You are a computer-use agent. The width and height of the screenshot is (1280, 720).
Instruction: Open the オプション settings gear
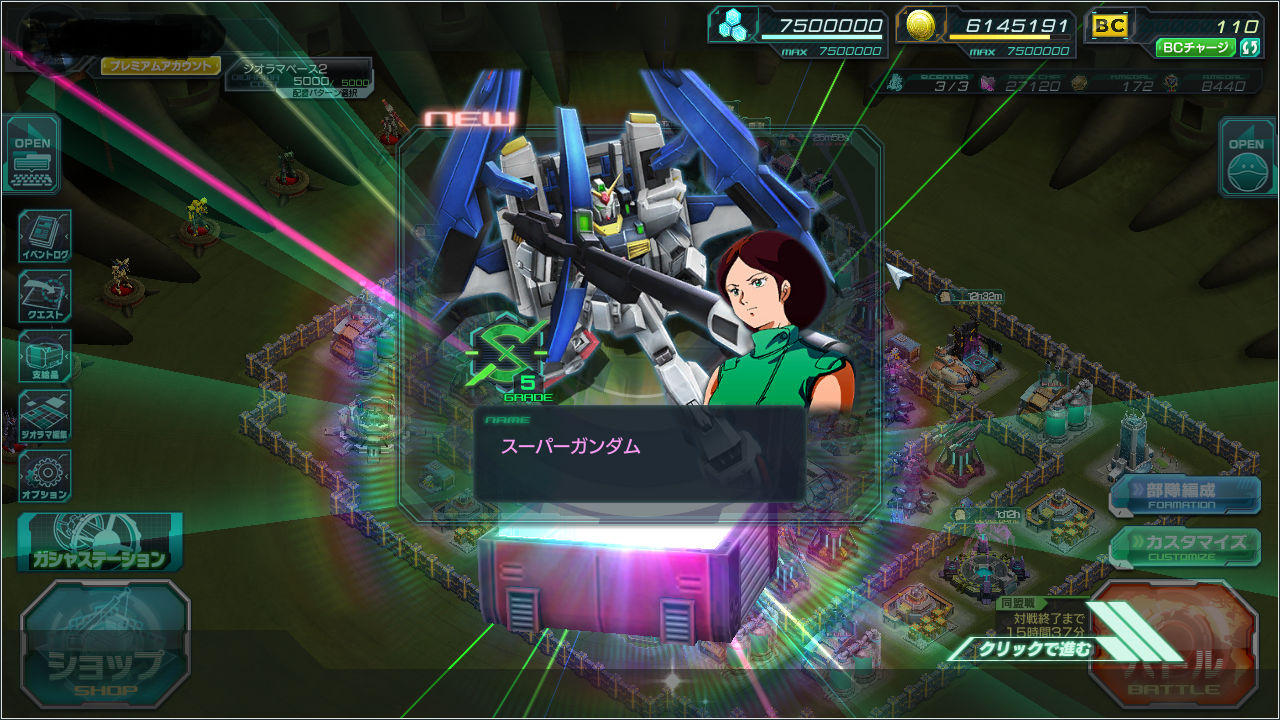click(45, 476)
